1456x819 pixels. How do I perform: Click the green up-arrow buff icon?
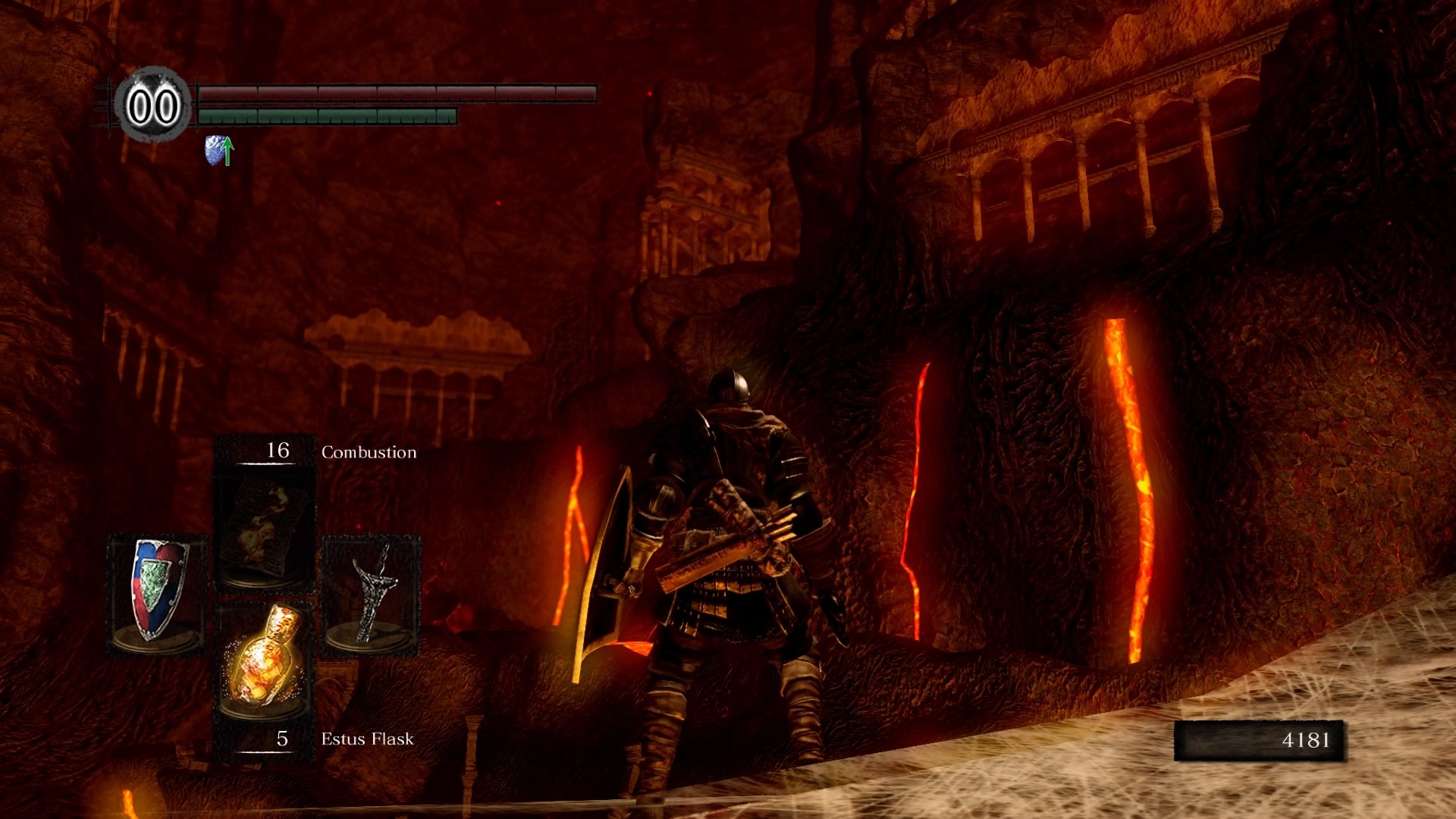(227, 150)
